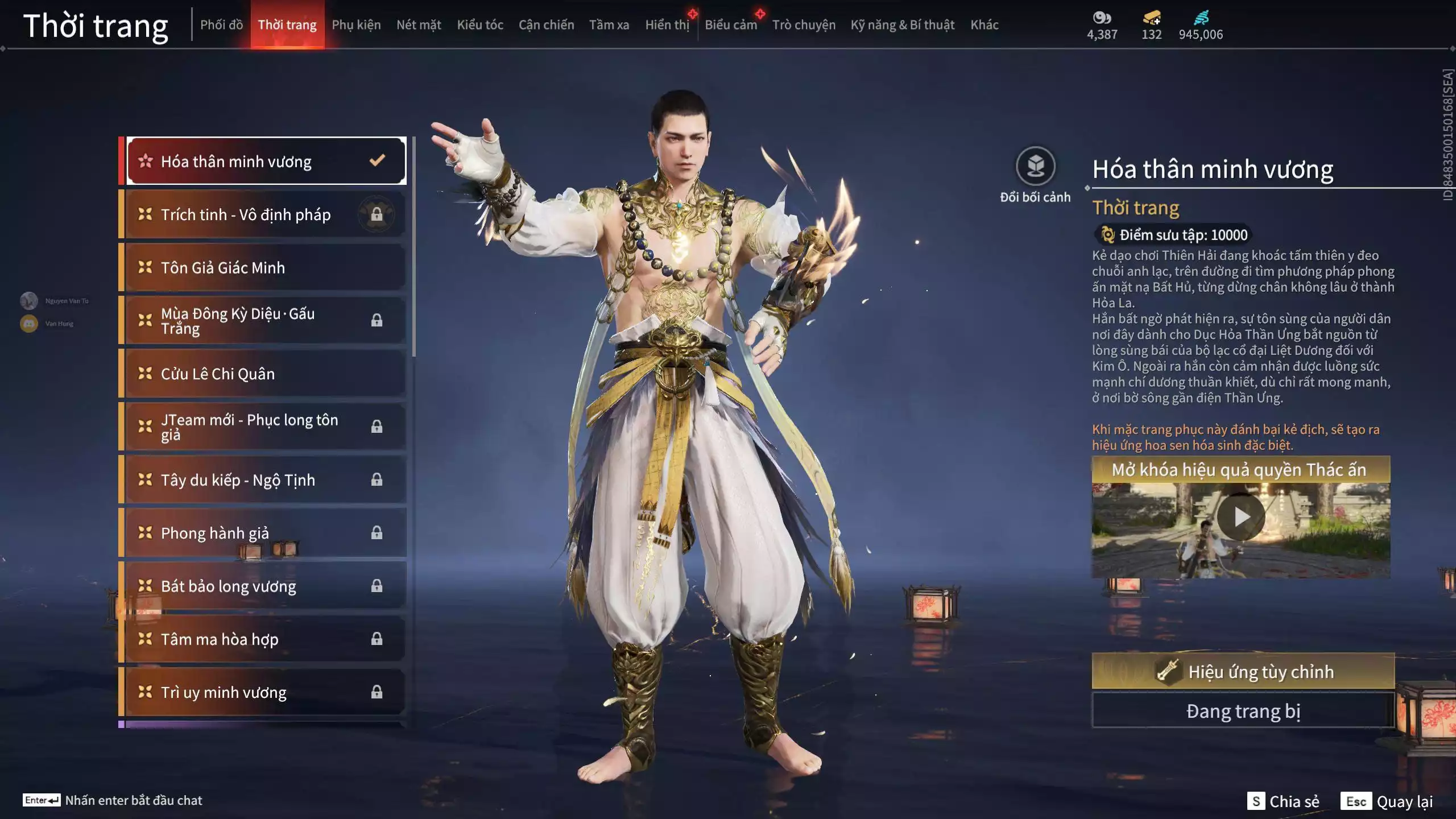Select the Khác tab

coord(985,25)
